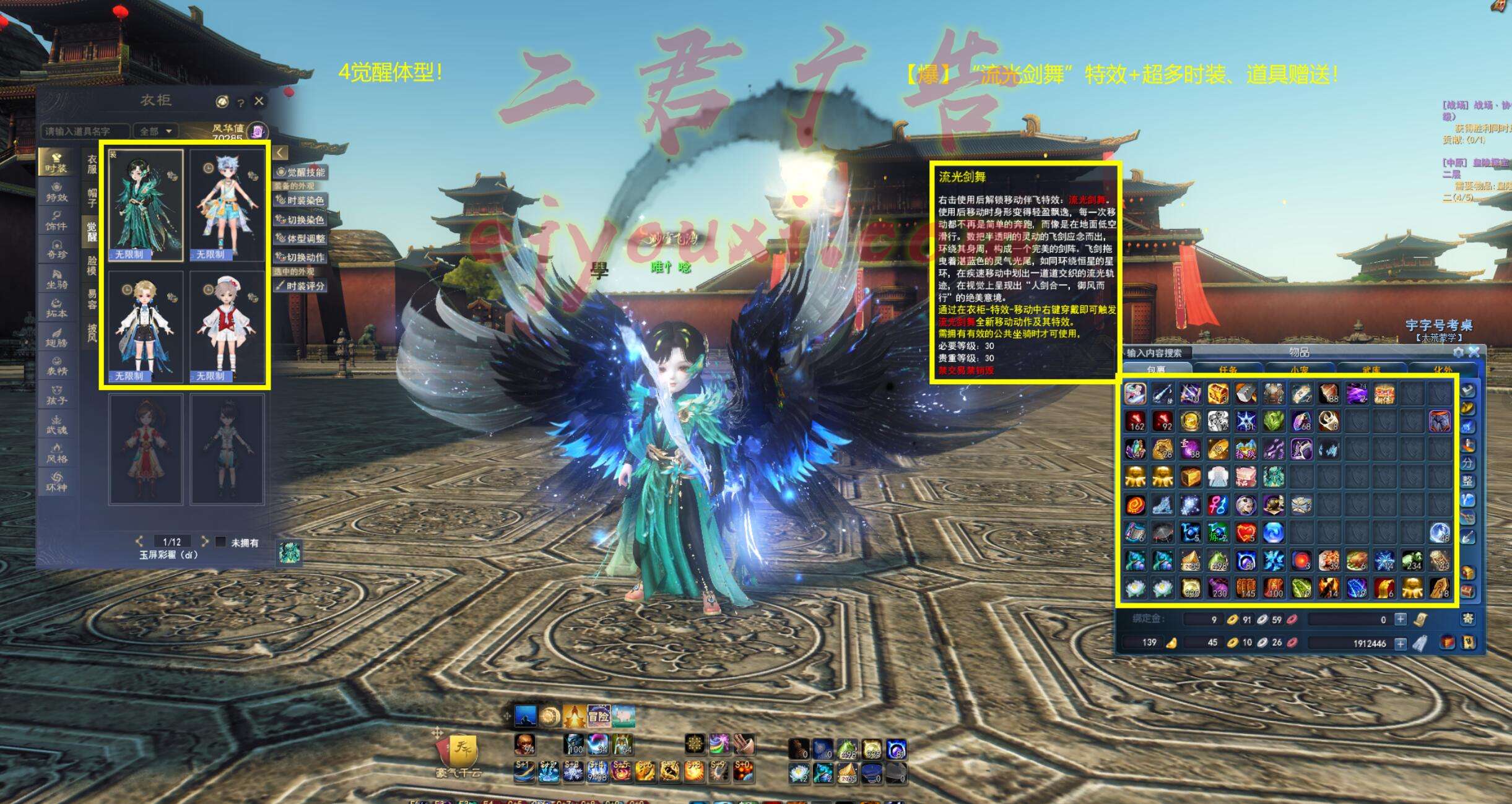Viewport: 1512px width, 804px height.
Task: Toggle the 未拥有 not-owned checkbox
Action: pos(220,542)
